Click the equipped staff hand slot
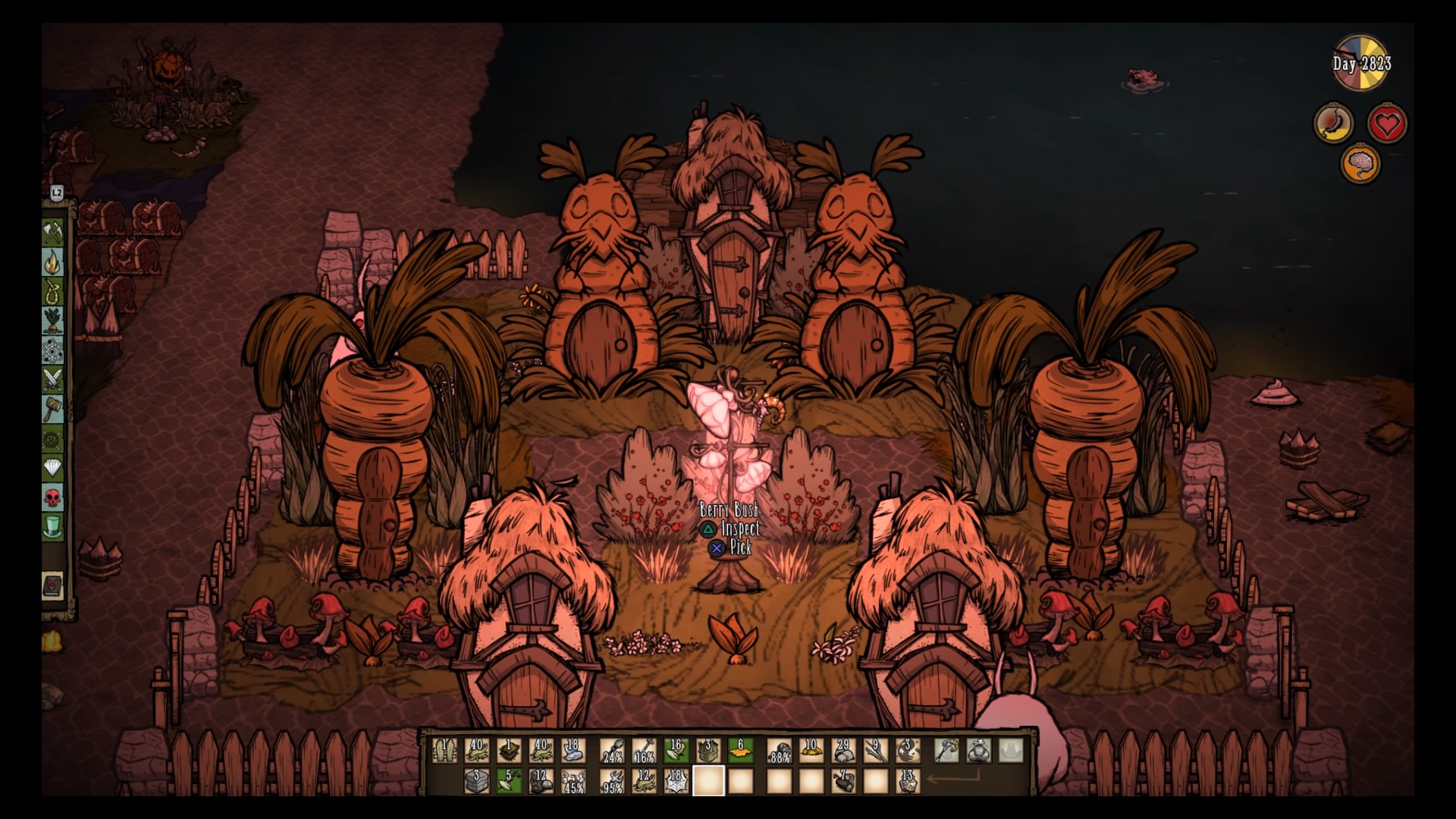Image resolution: width=1456 pixels, height=819 pixels. coord(947,750)
